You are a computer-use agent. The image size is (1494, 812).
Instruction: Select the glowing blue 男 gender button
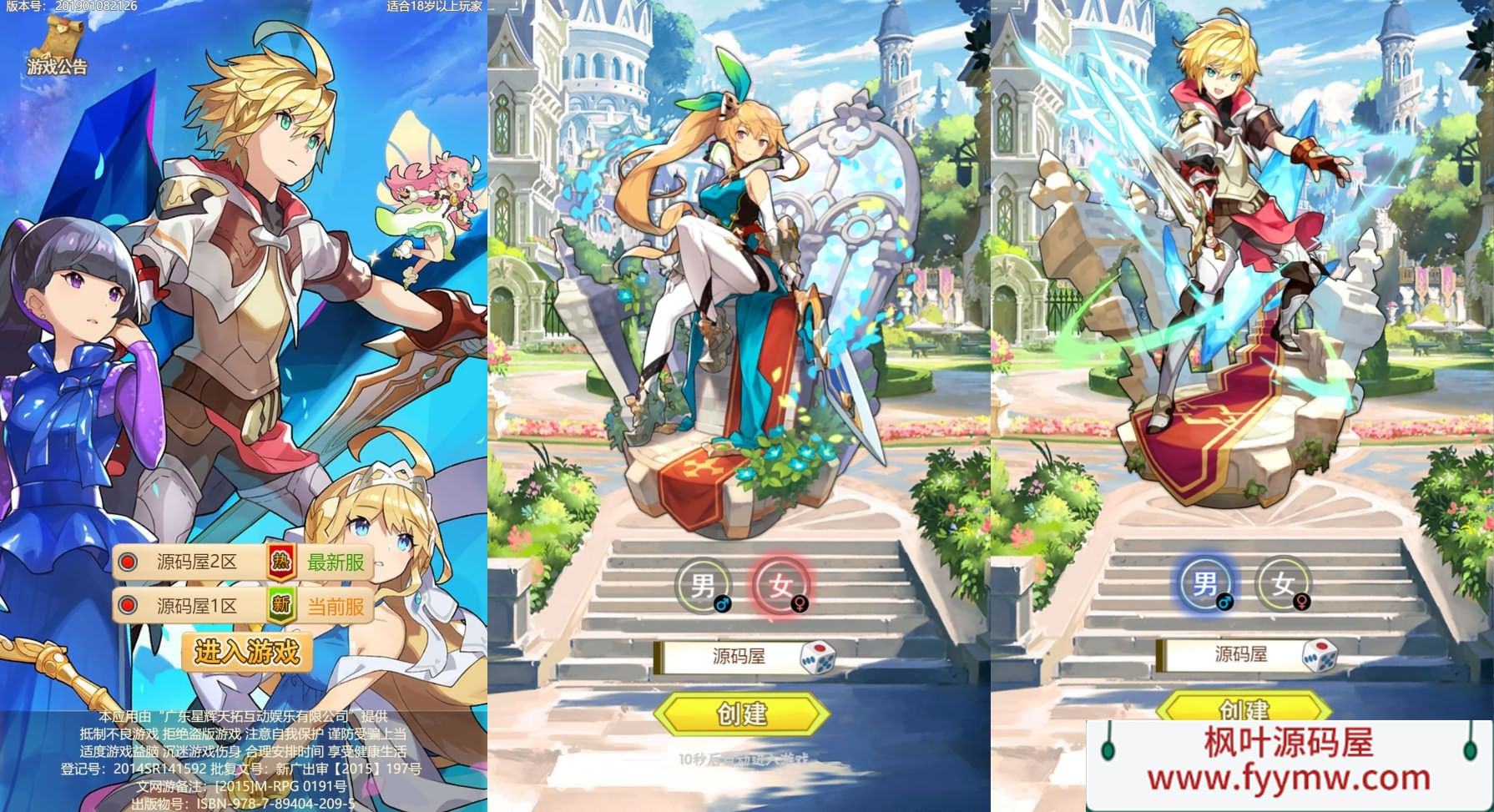[x=1204, y=583]
